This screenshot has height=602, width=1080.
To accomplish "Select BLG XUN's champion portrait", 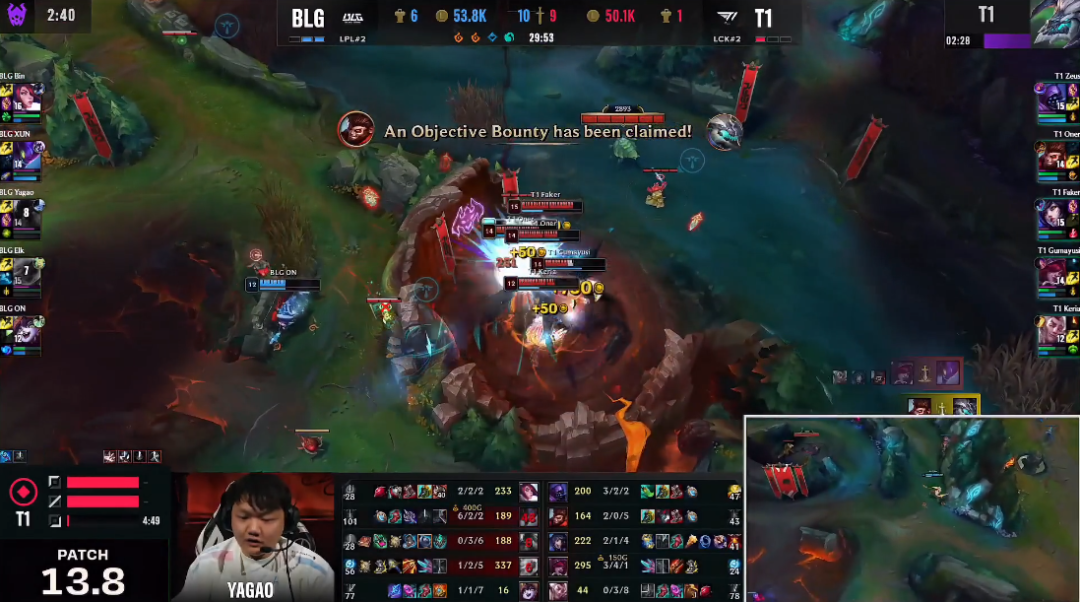I will (x=28, y=156).
